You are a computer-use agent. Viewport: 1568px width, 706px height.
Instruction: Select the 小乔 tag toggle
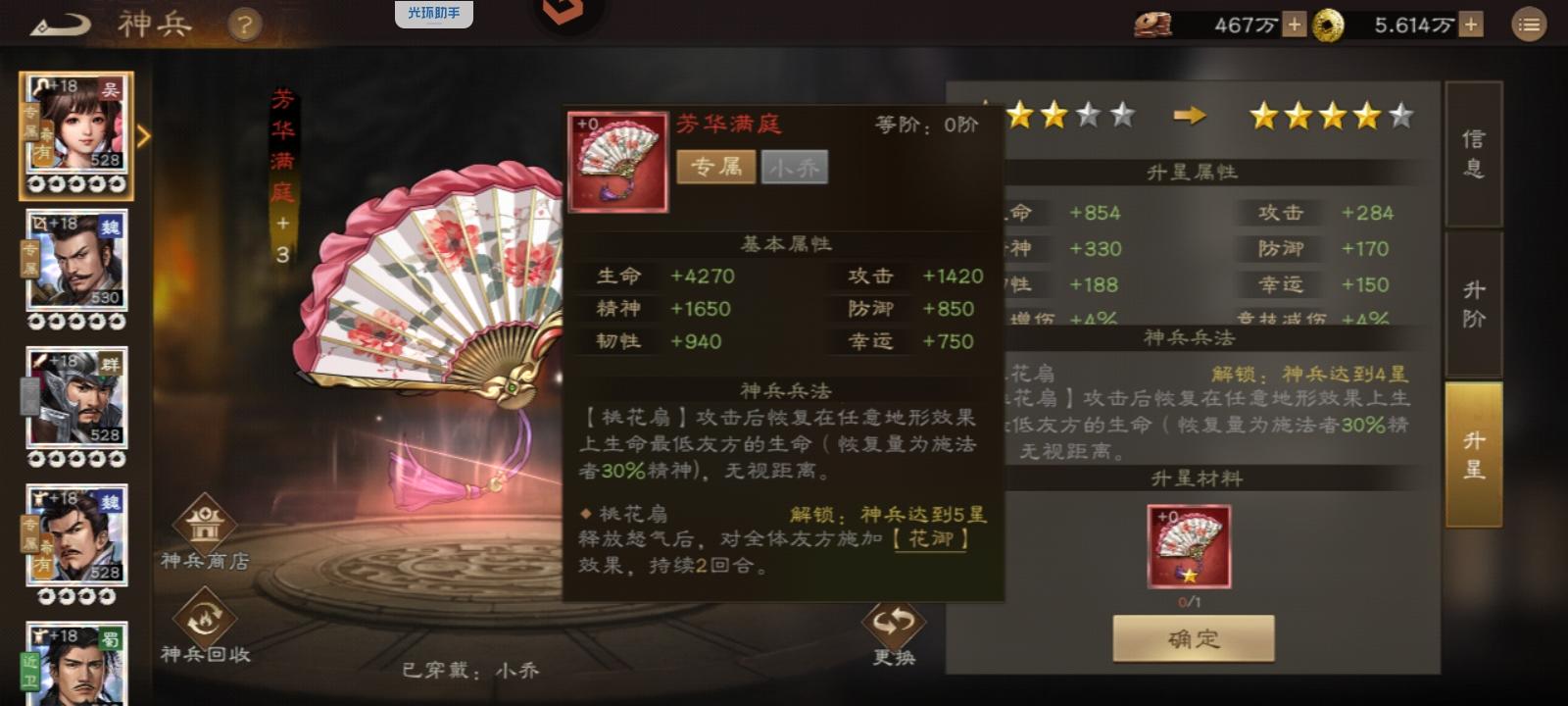795,168
